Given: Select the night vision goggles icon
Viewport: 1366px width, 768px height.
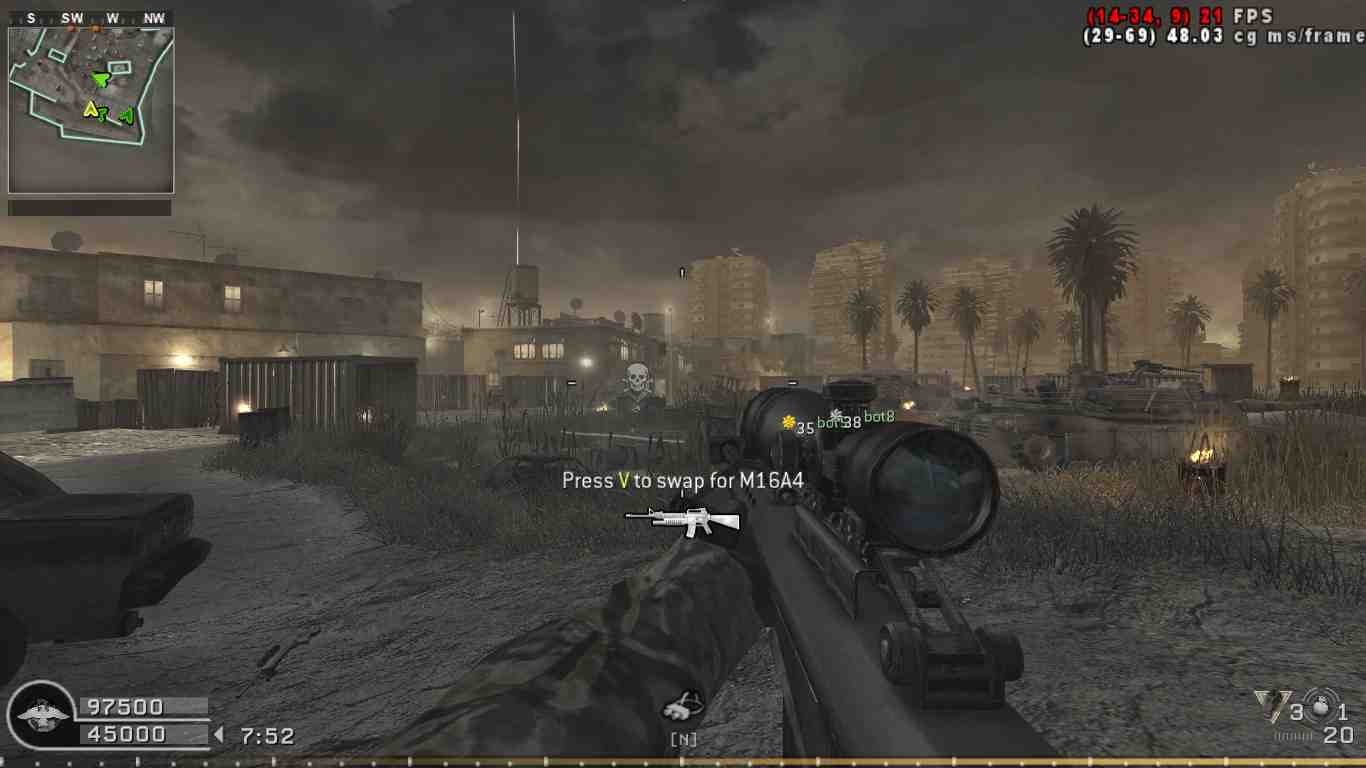Looking at the screenshot, I should point(683,707).
